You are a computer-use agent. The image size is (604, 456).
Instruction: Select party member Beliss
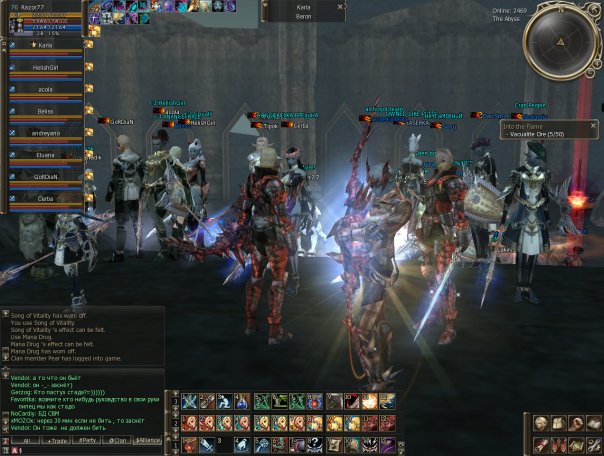pos(45,110)
